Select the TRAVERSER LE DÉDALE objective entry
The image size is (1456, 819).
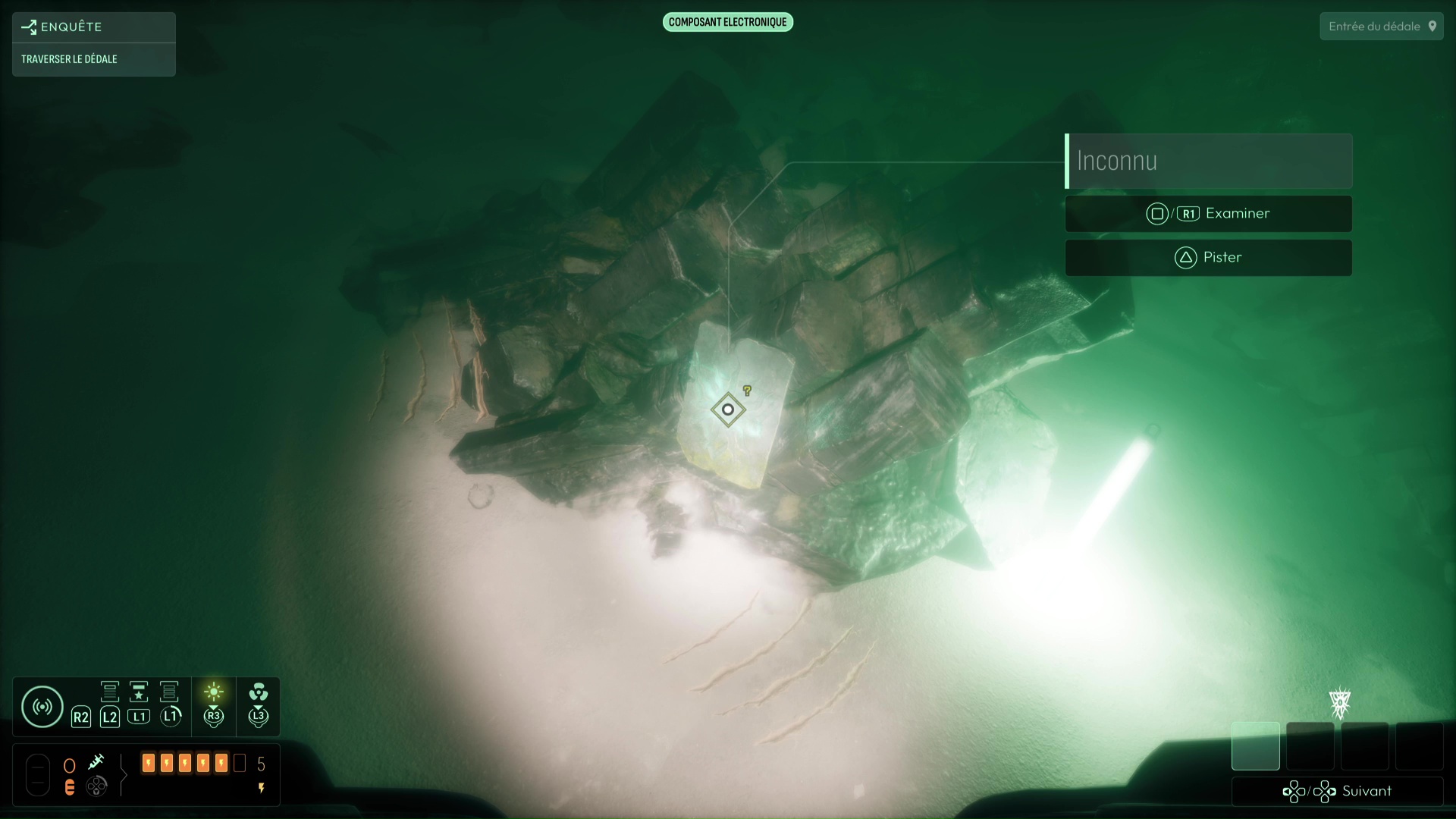70,58
